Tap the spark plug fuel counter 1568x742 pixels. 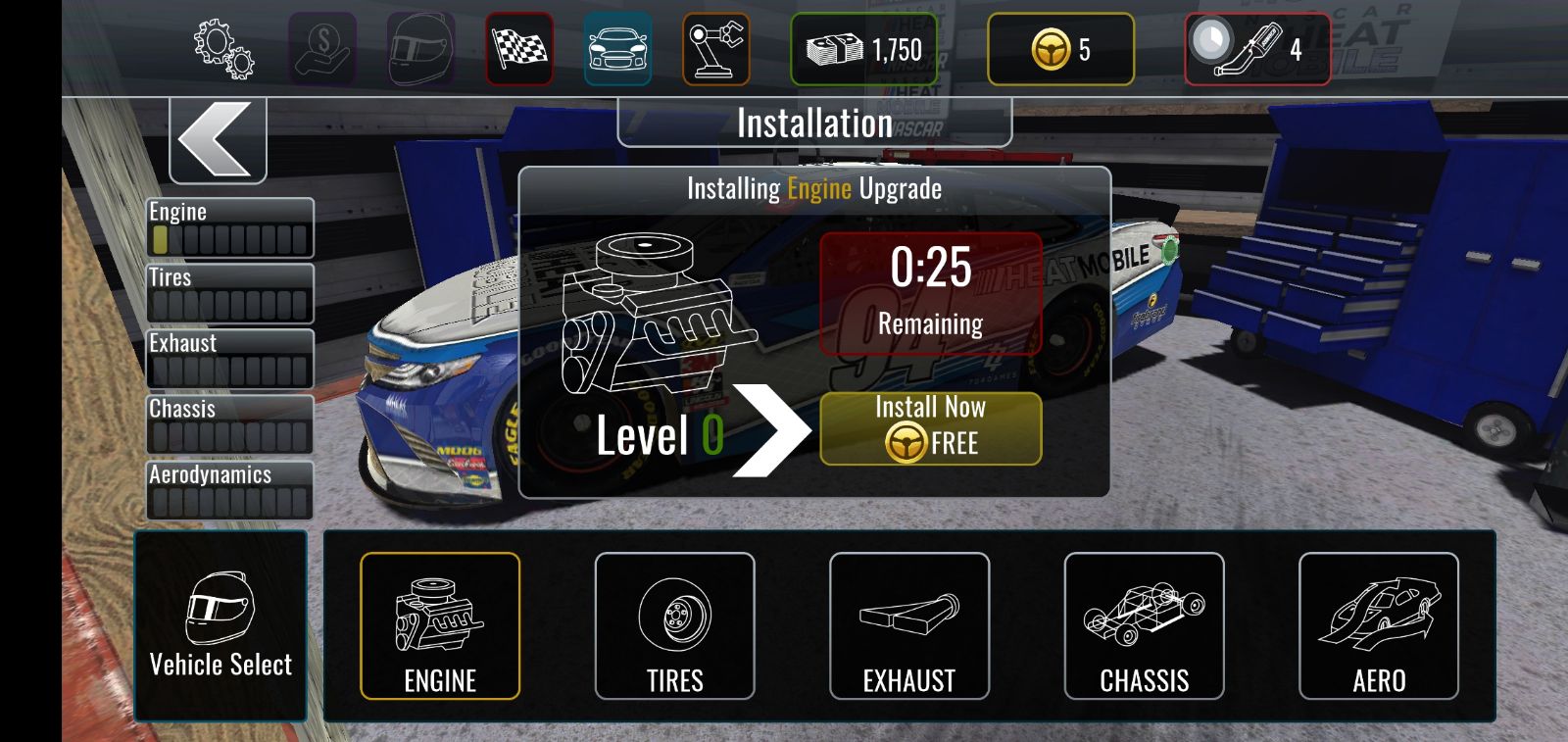(x=1257, y=49)
